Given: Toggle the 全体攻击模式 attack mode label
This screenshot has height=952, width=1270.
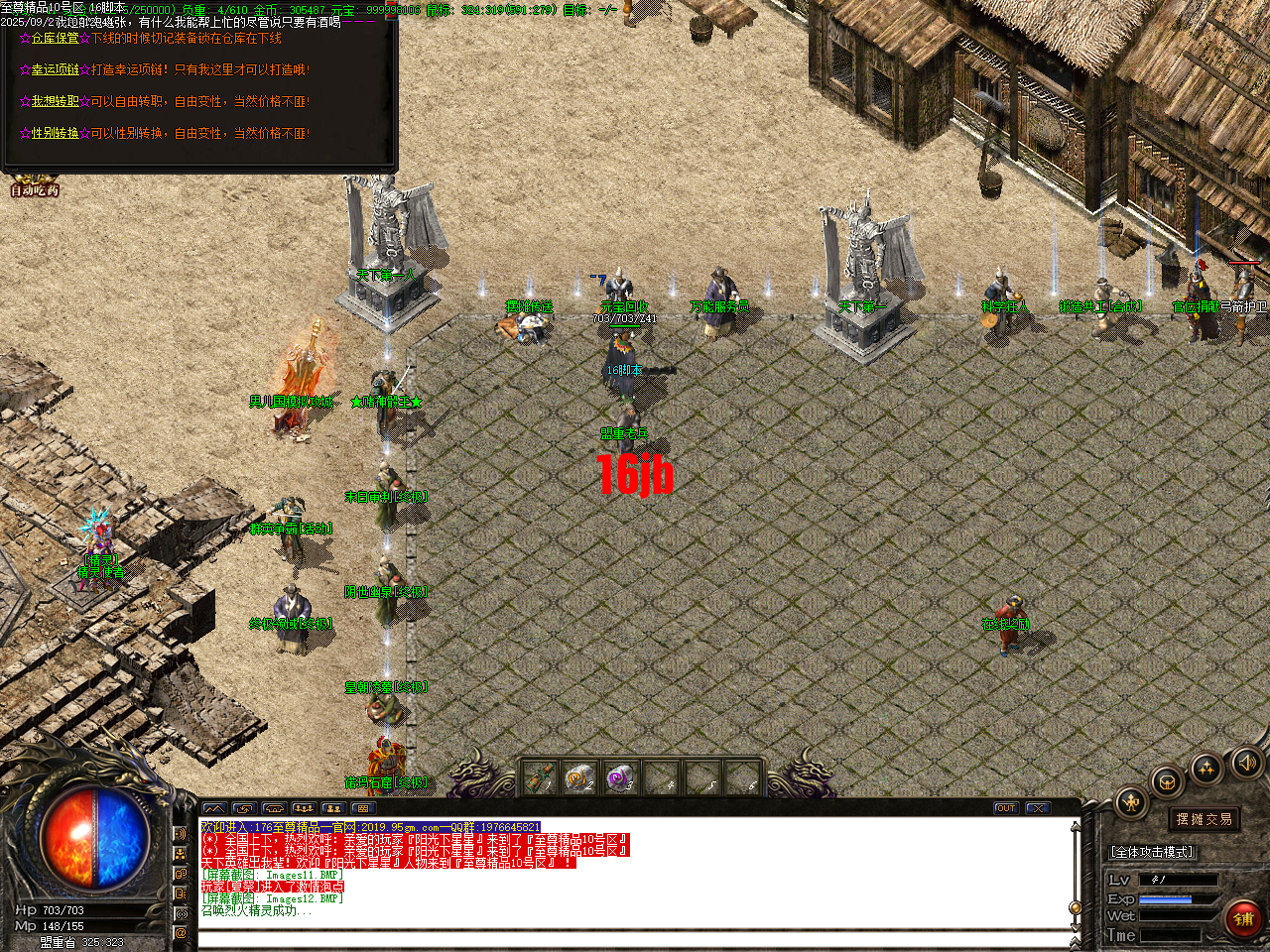Looking at the screenshot, I should pyautogui.click(x=1153, y=851).
